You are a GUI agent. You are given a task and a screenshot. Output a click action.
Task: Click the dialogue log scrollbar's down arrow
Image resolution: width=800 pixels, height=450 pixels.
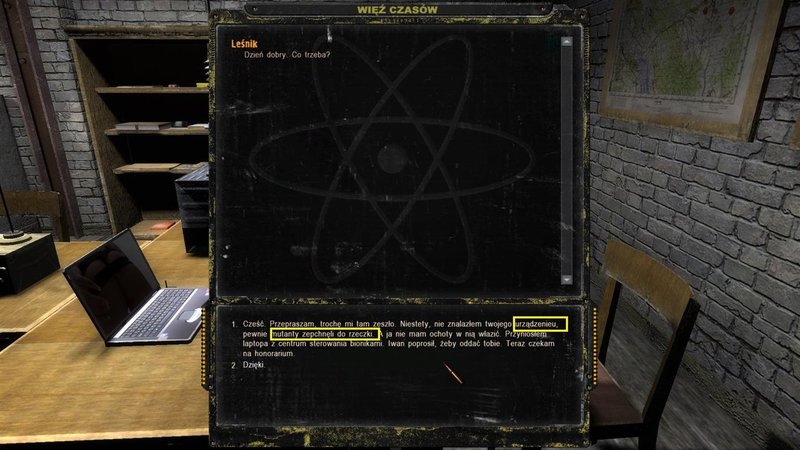(567, 279)
